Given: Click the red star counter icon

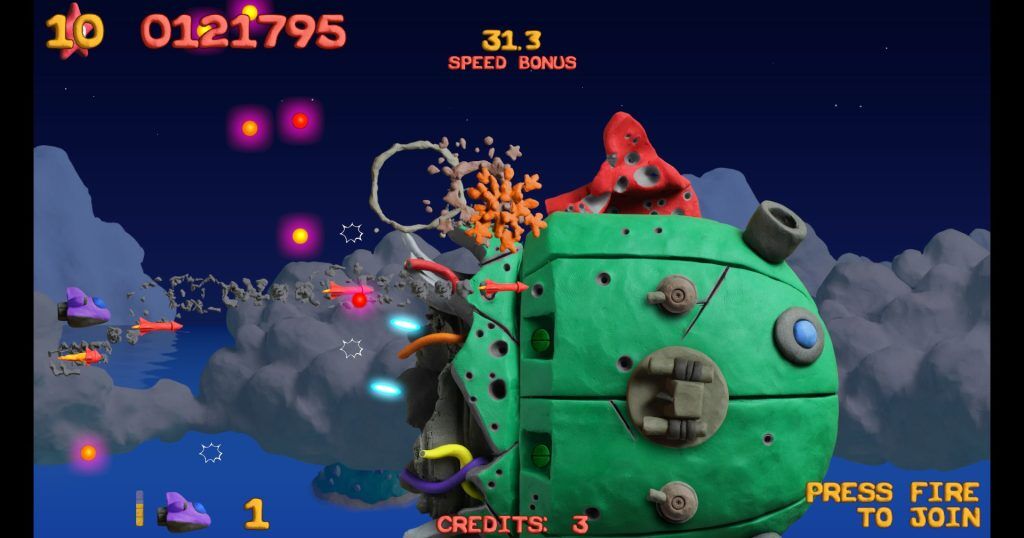Looking at the screenshot, I should tap(74, 30).
